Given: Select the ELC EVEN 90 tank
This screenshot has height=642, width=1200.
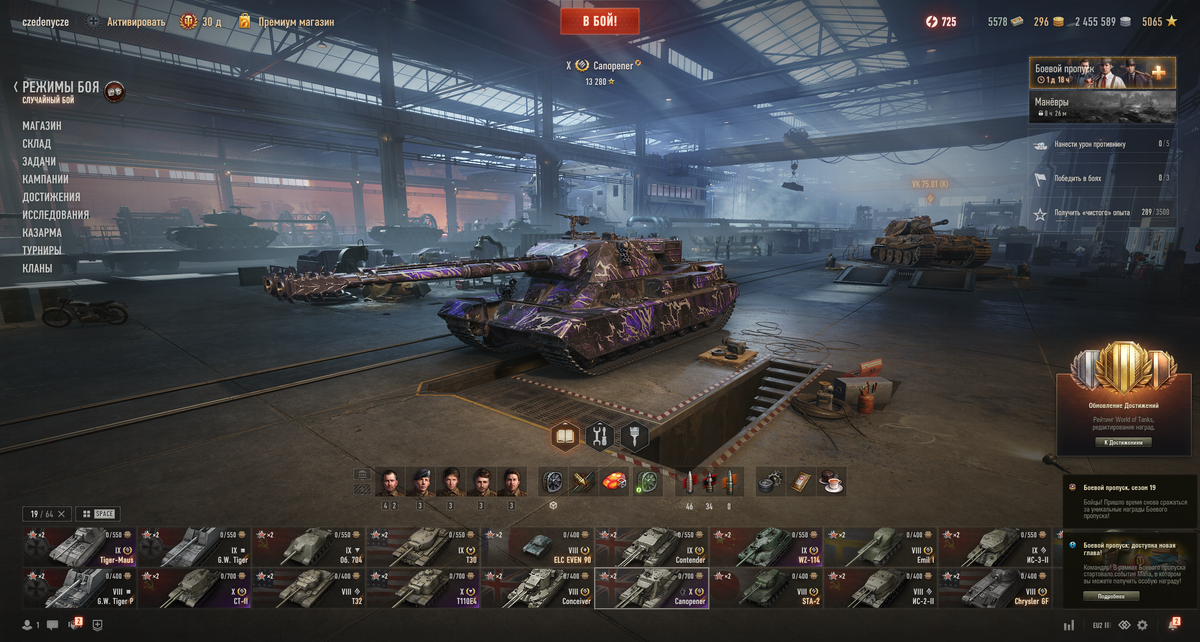Looking at the screenshot, I should (x=537, y=547).
